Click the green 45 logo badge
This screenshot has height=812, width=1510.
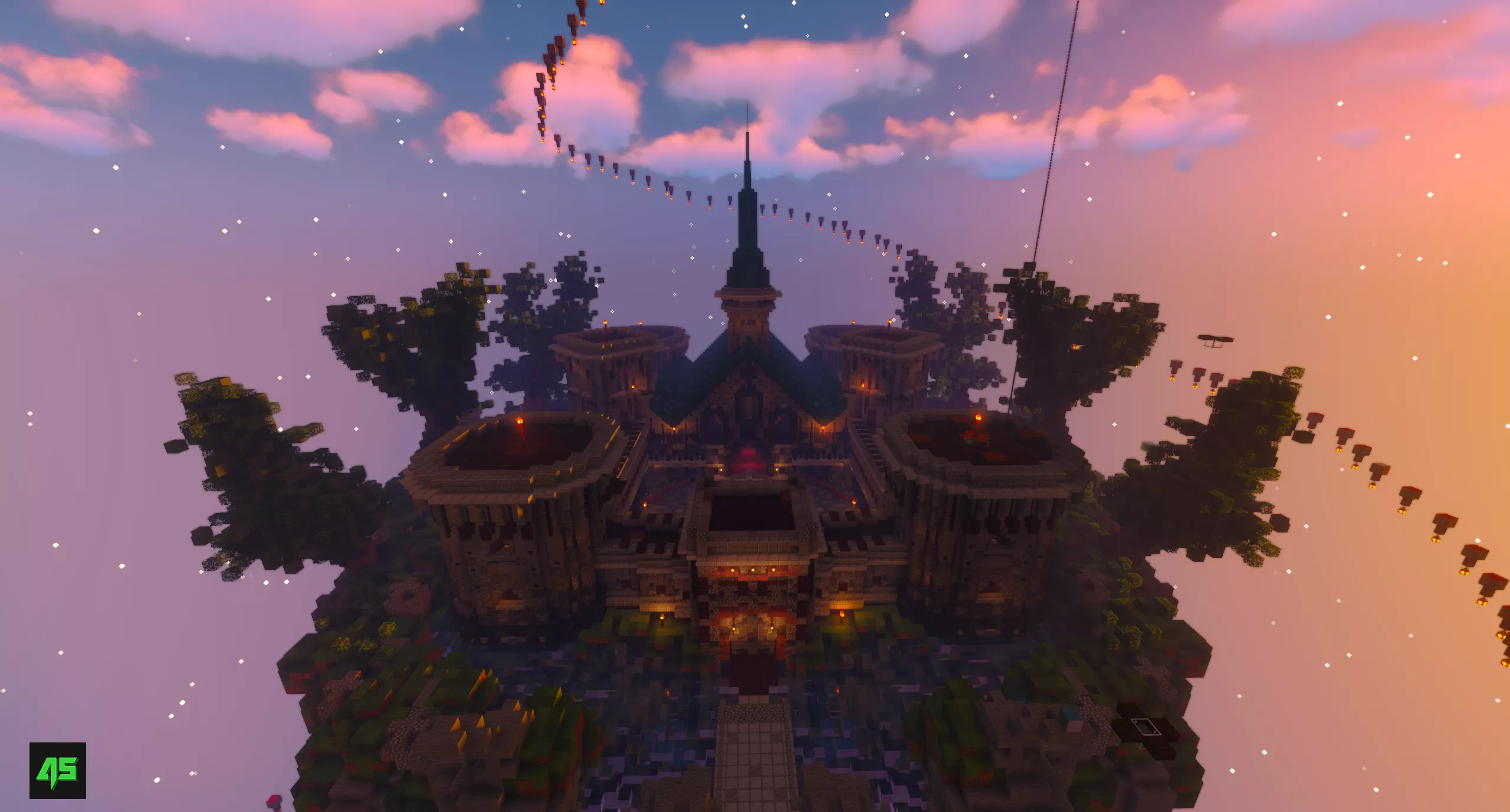pyautogui.click(x=58, y=770)
